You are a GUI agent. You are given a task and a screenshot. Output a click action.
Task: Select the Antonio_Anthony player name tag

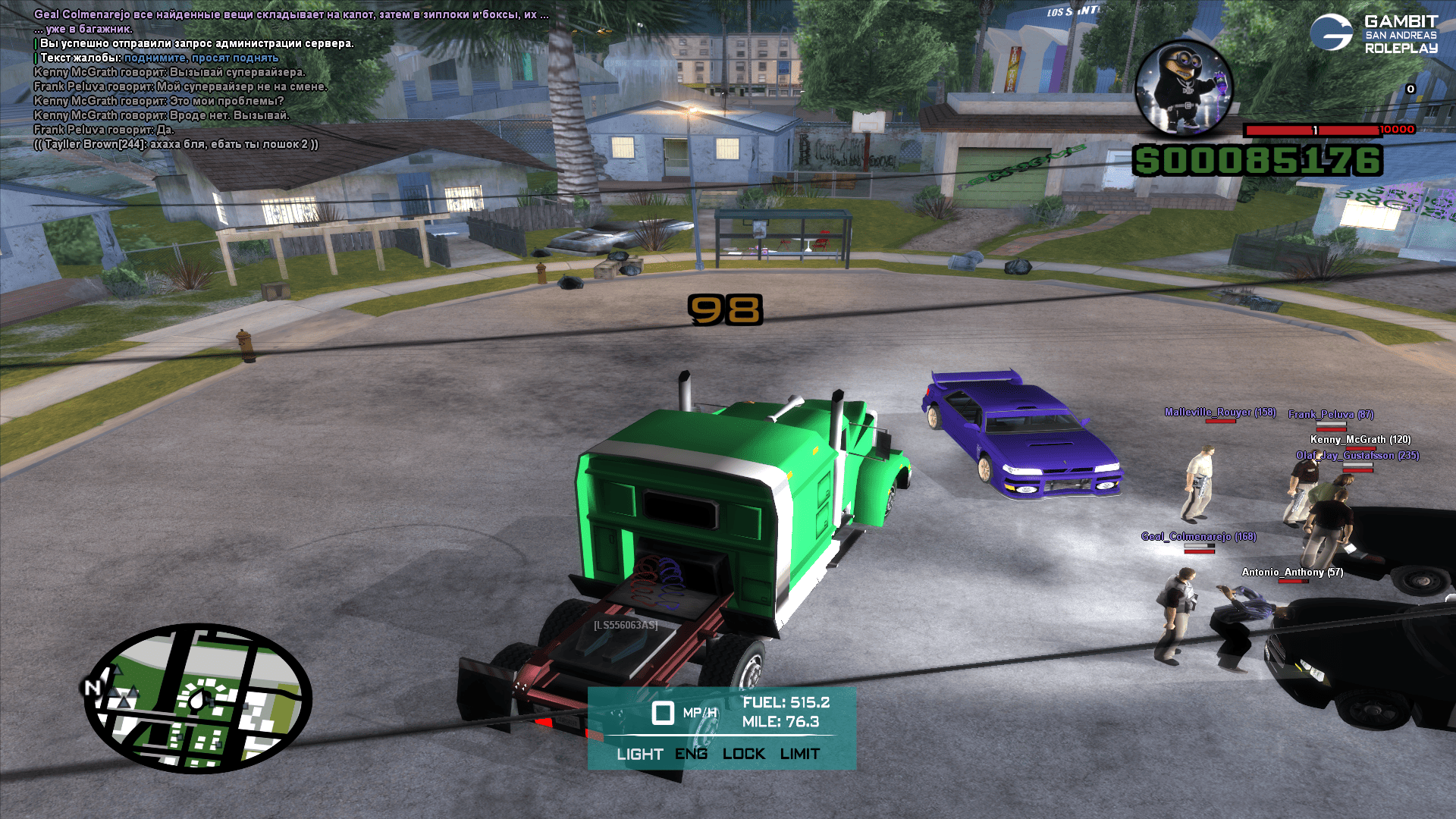click(1291, 573)
